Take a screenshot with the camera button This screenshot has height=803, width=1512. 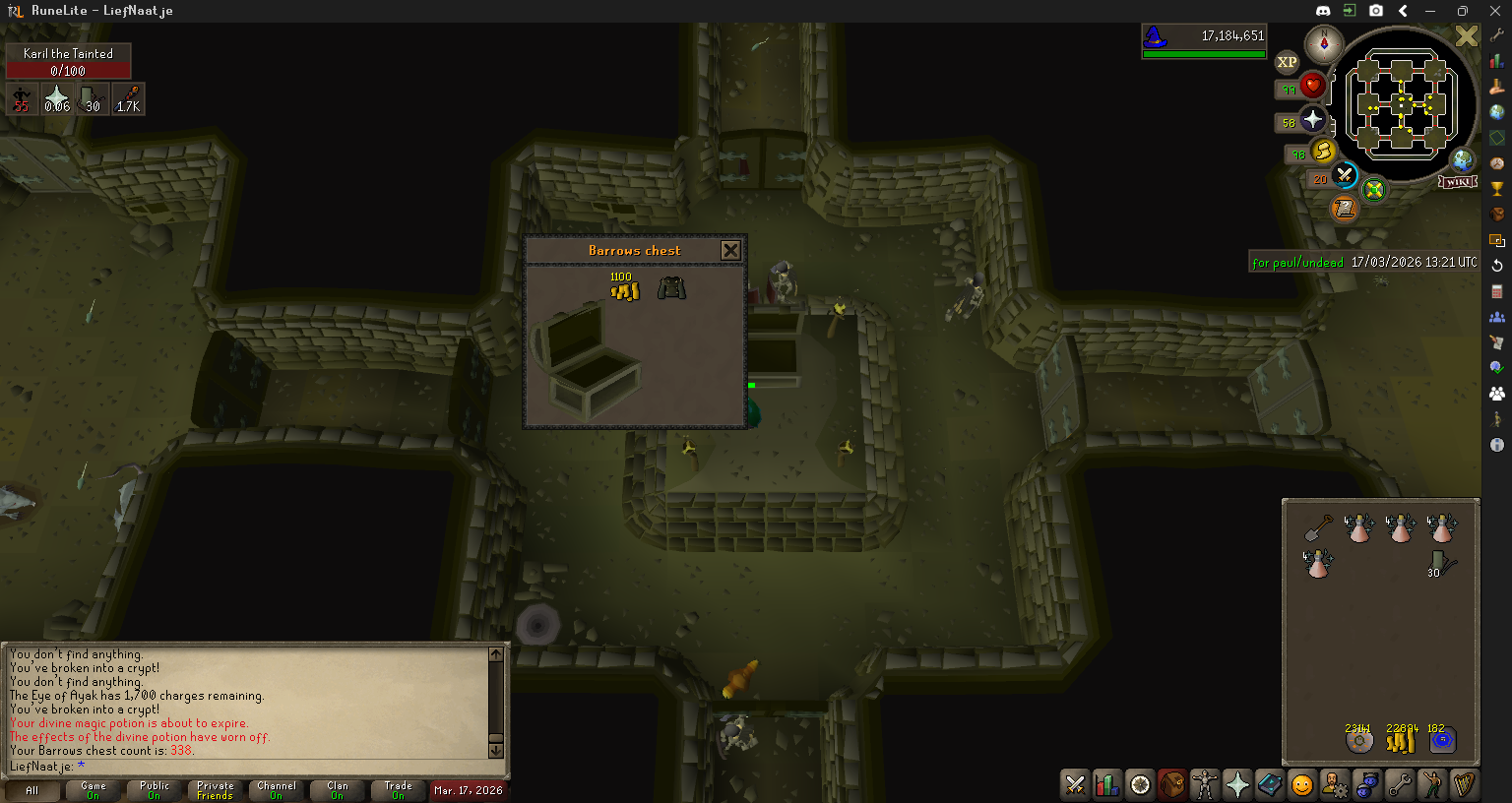pyautogui.click(x=1376, y=11)
